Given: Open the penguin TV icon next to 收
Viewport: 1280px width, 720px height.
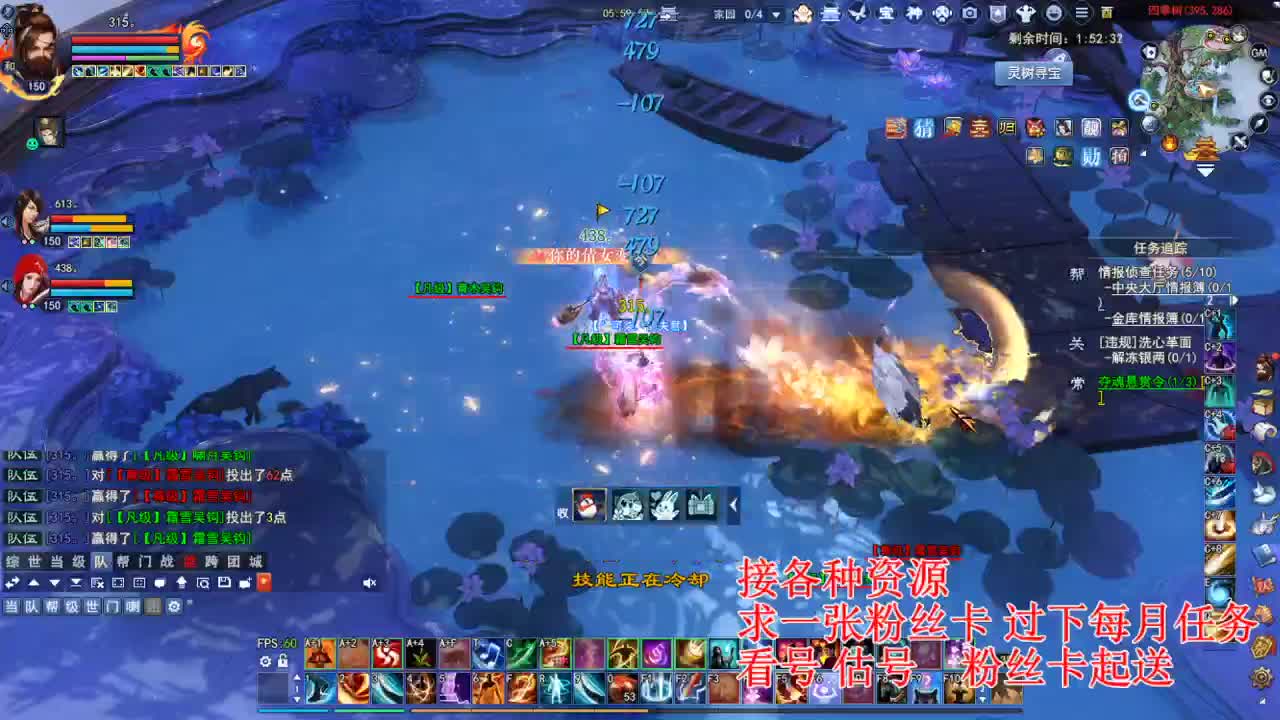Looking at the screenshot, I should [x=587, y=506].
